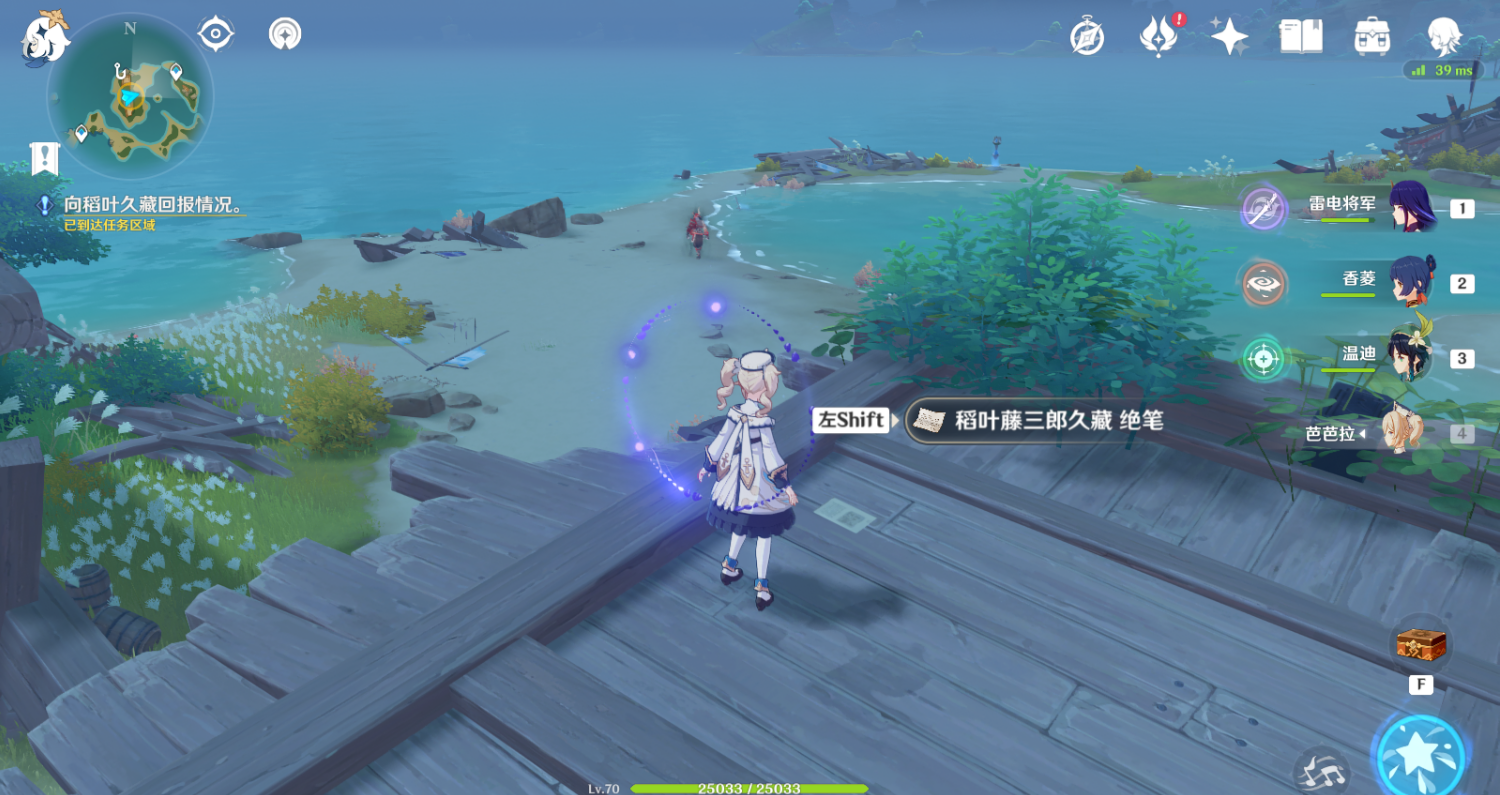1500x795 pixels.
Task: Open the events icon with red alert
Action: click(x=1158, y=36)
